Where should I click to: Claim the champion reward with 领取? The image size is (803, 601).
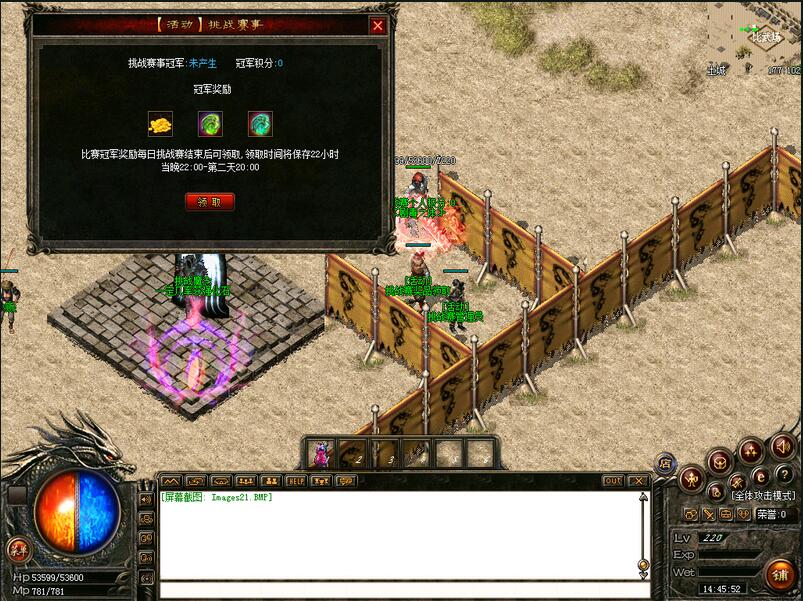[210, 201]
